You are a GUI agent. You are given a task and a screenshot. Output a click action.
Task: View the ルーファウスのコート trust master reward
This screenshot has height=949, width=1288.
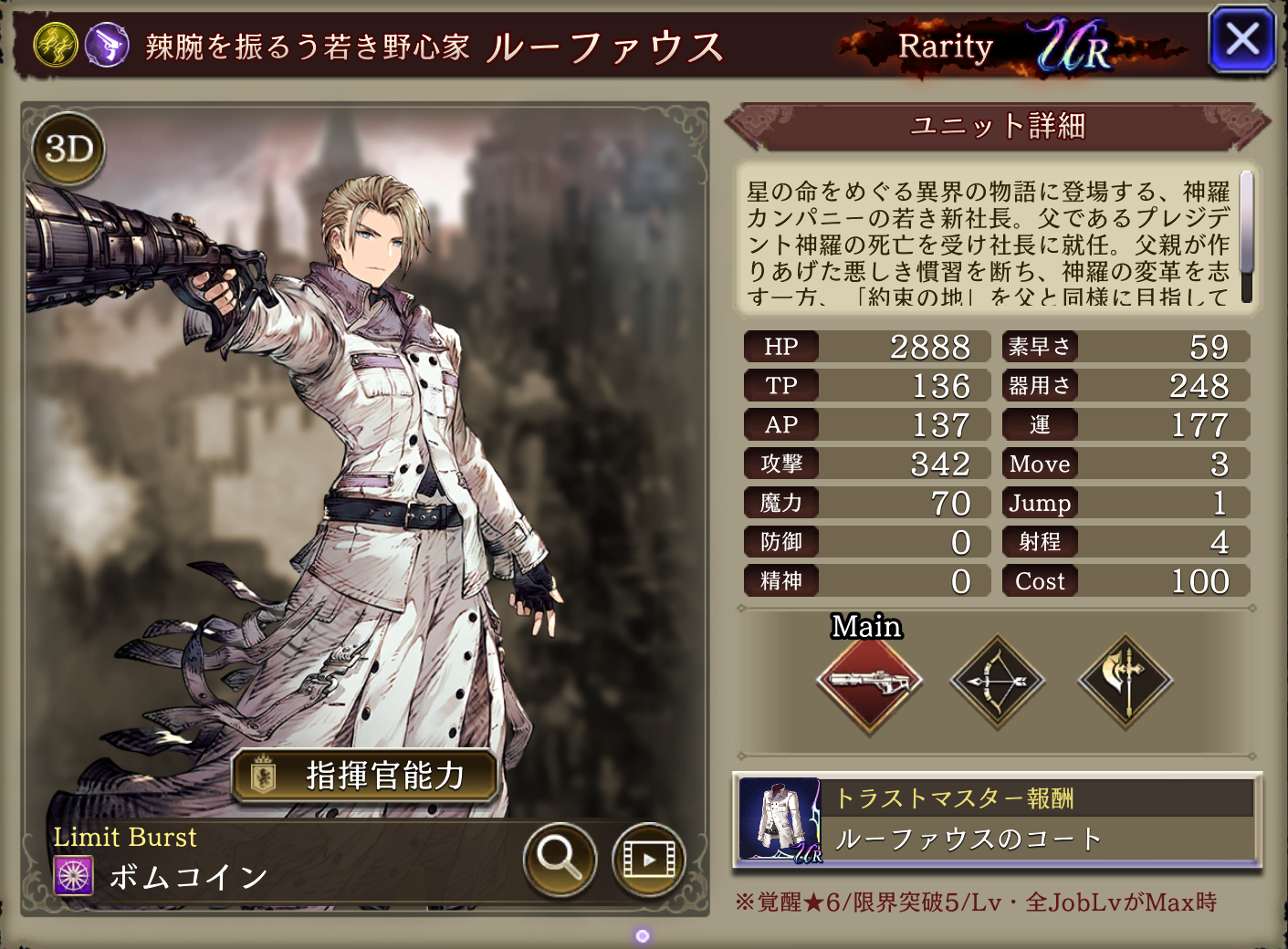coord(998,819)
